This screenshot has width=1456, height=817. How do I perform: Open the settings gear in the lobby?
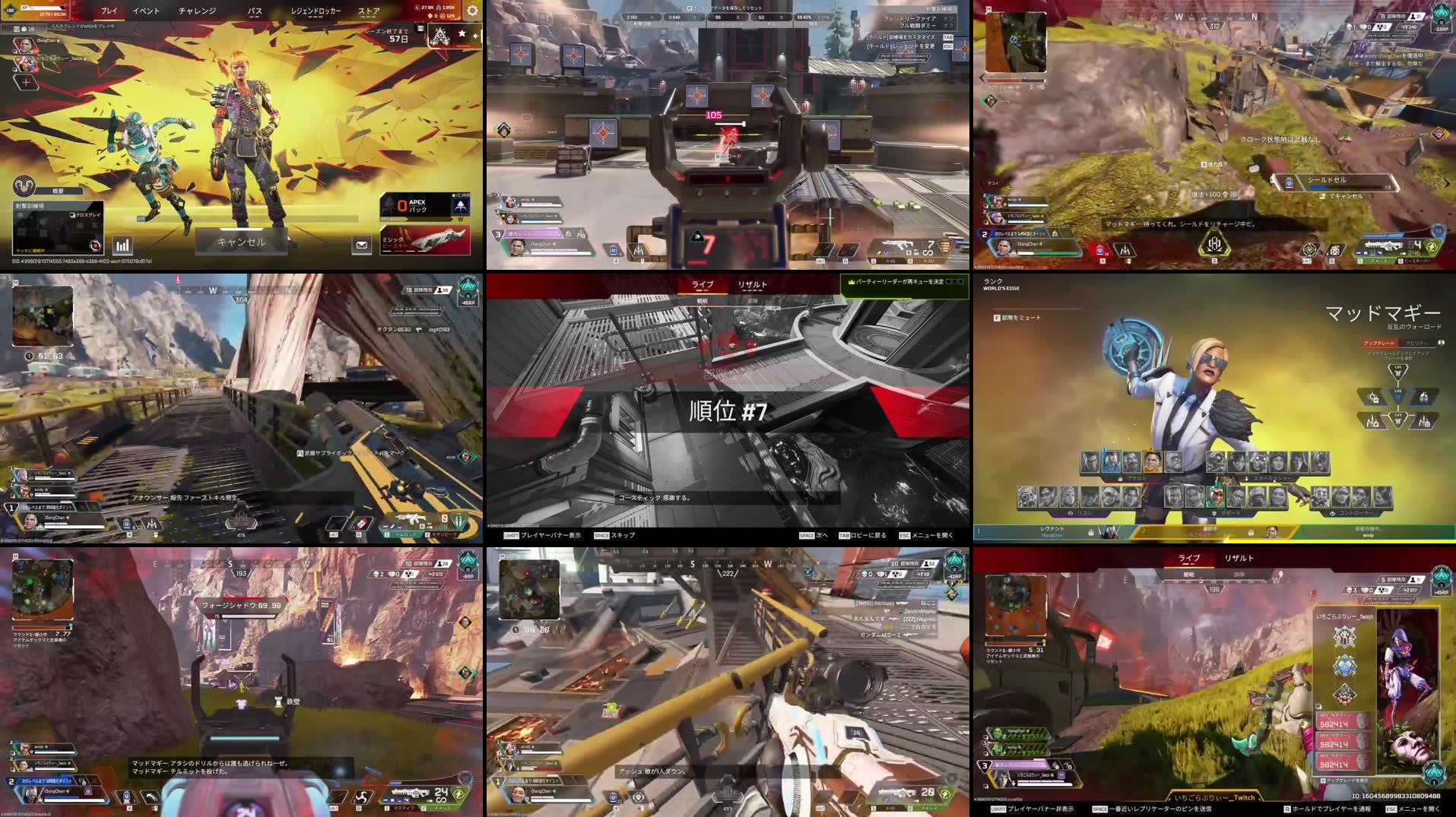(x=473, y=11)
